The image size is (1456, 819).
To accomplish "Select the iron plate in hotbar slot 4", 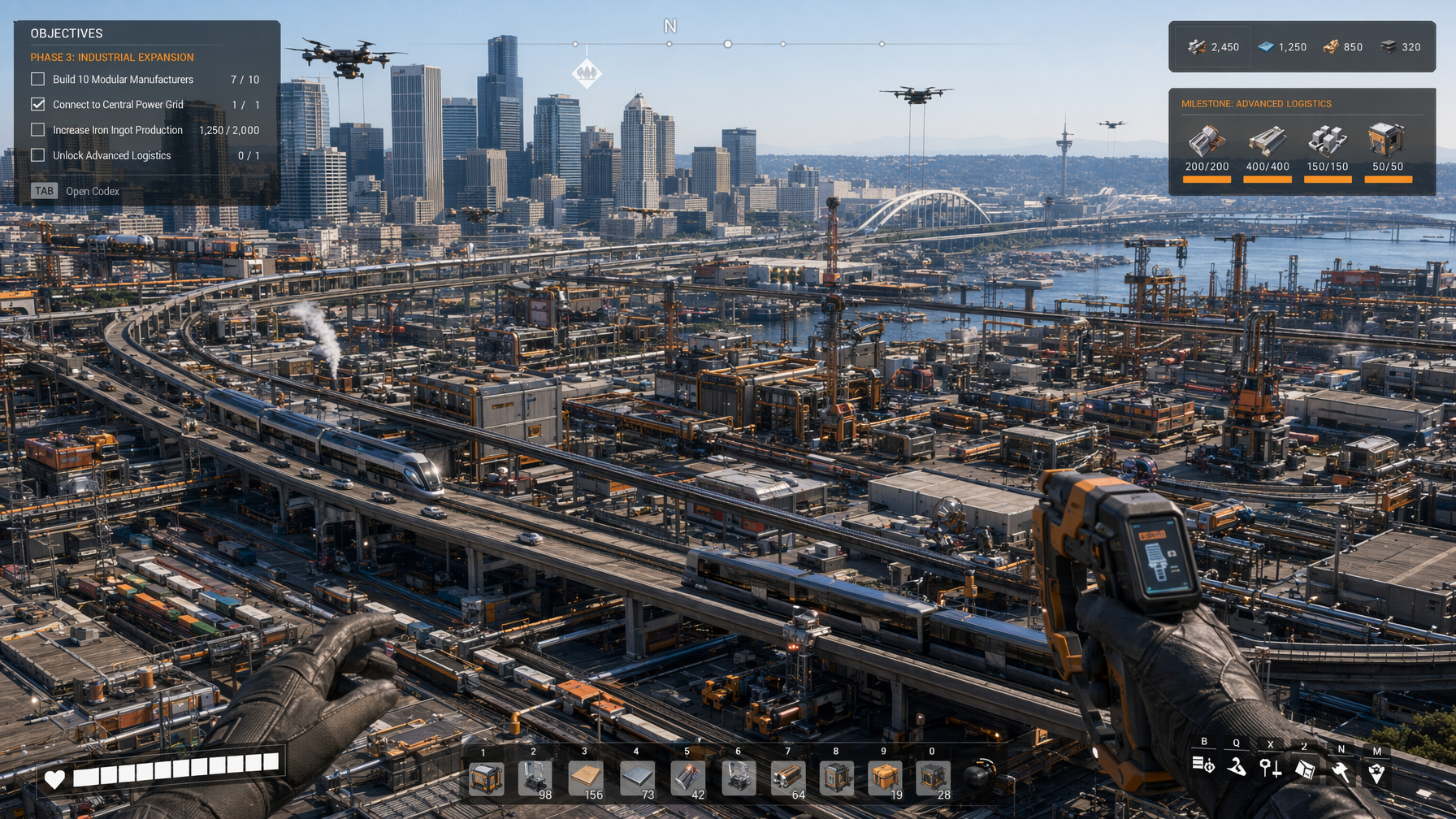I will [x=637, y=778].
